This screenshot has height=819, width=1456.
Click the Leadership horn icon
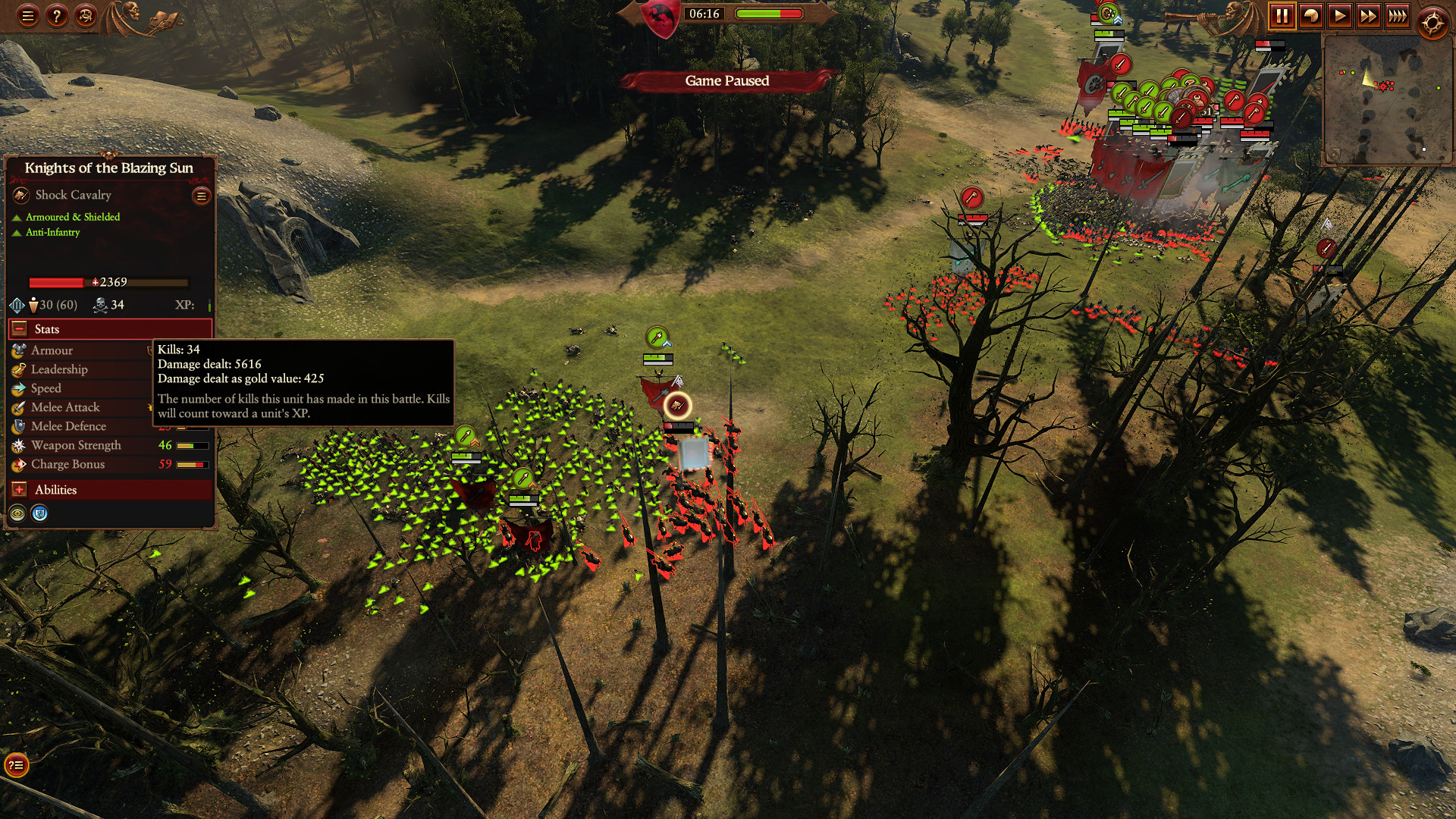(x=17, y=369)
